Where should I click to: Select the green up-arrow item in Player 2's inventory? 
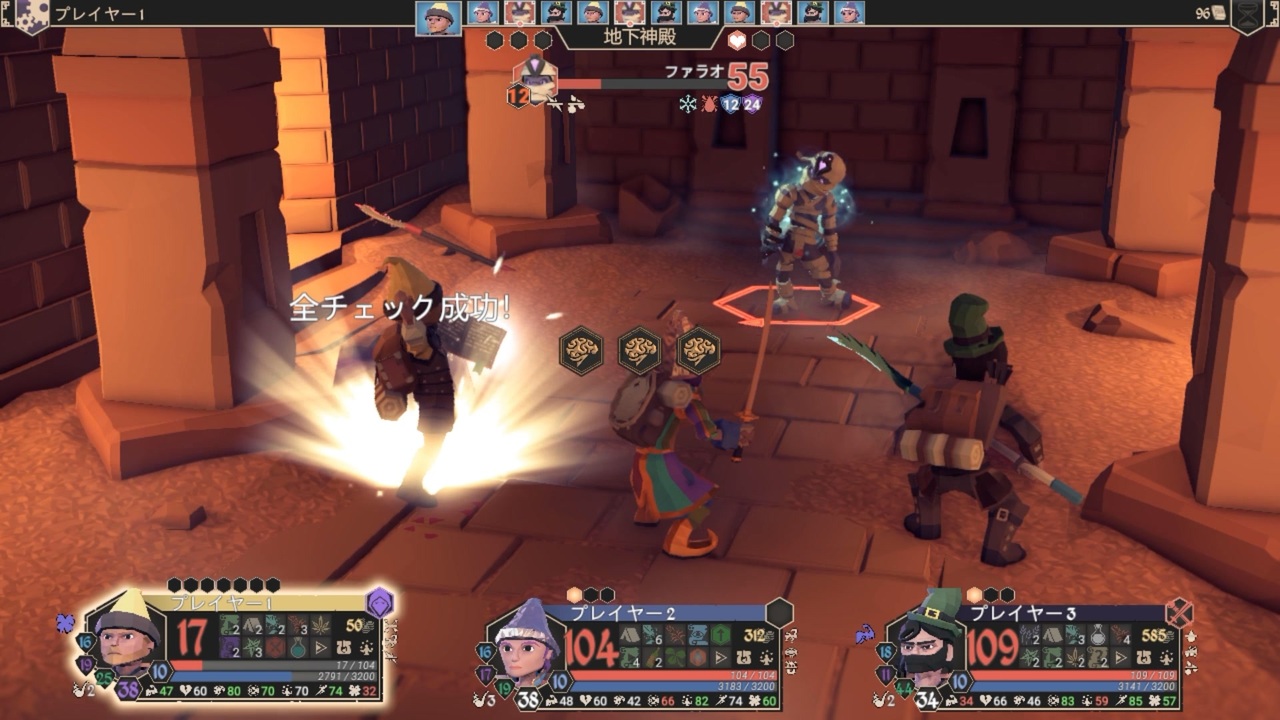click(x=721, y=634)
